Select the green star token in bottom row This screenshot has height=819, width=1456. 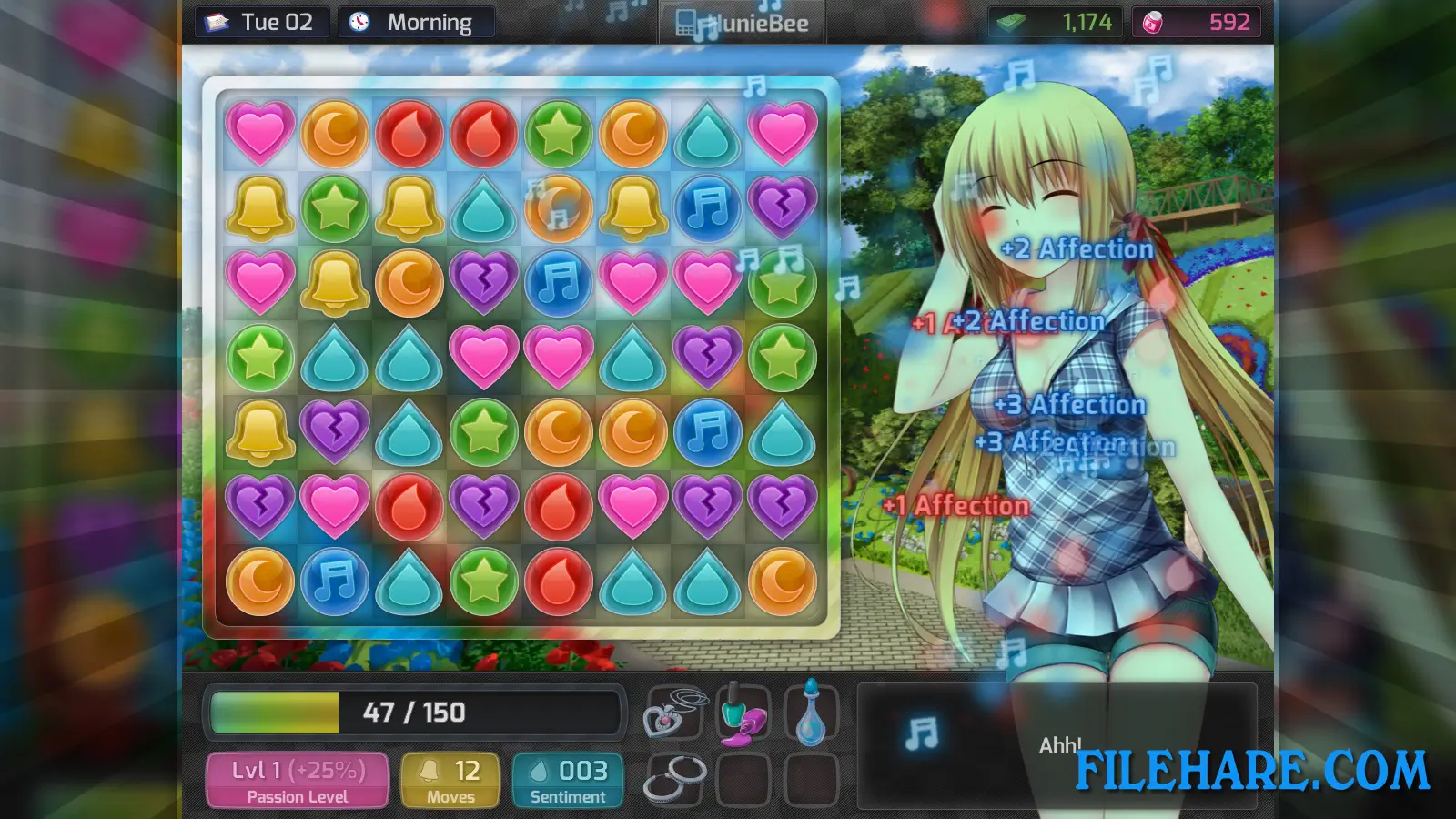click(x=483, y=581)
